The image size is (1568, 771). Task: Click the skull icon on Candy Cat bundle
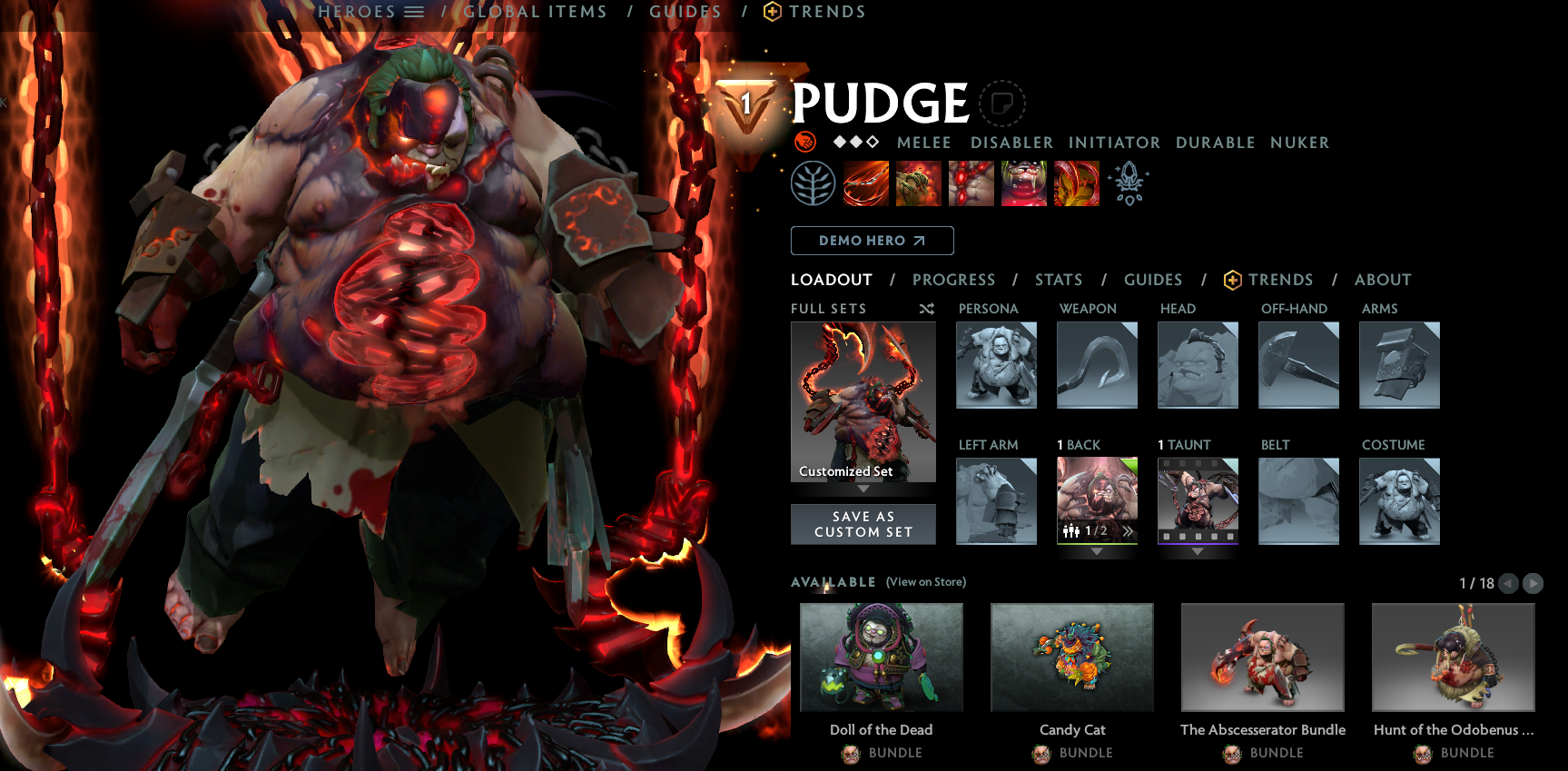[1040, 753]
